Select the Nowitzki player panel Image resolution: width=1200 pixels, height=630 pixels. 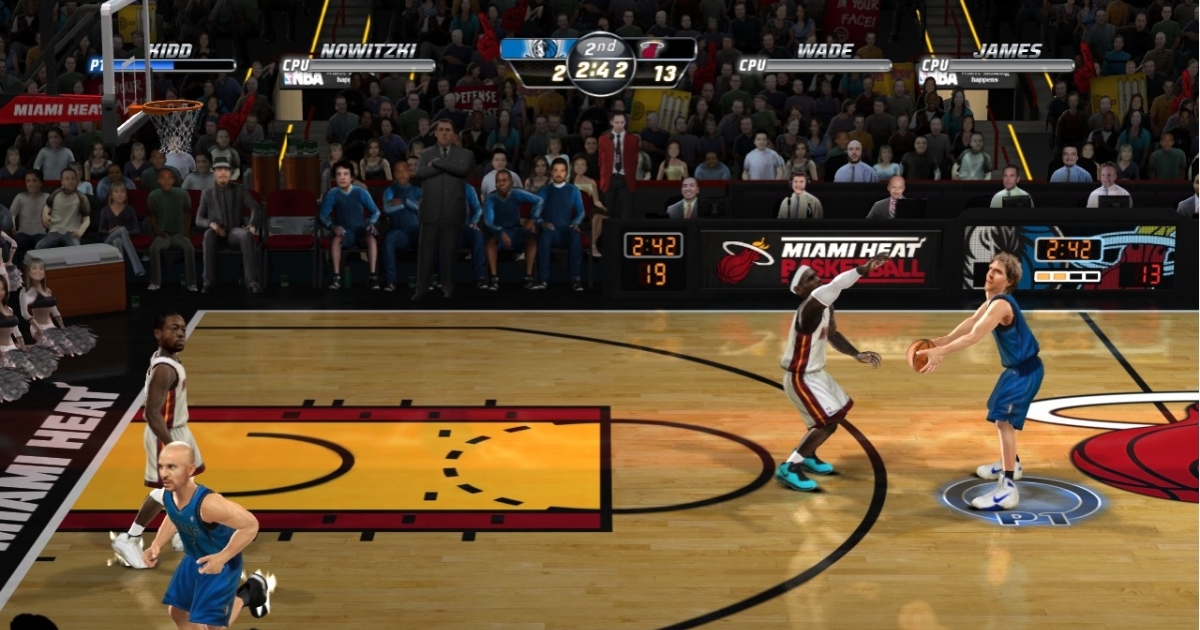click(x=357, y=60)
